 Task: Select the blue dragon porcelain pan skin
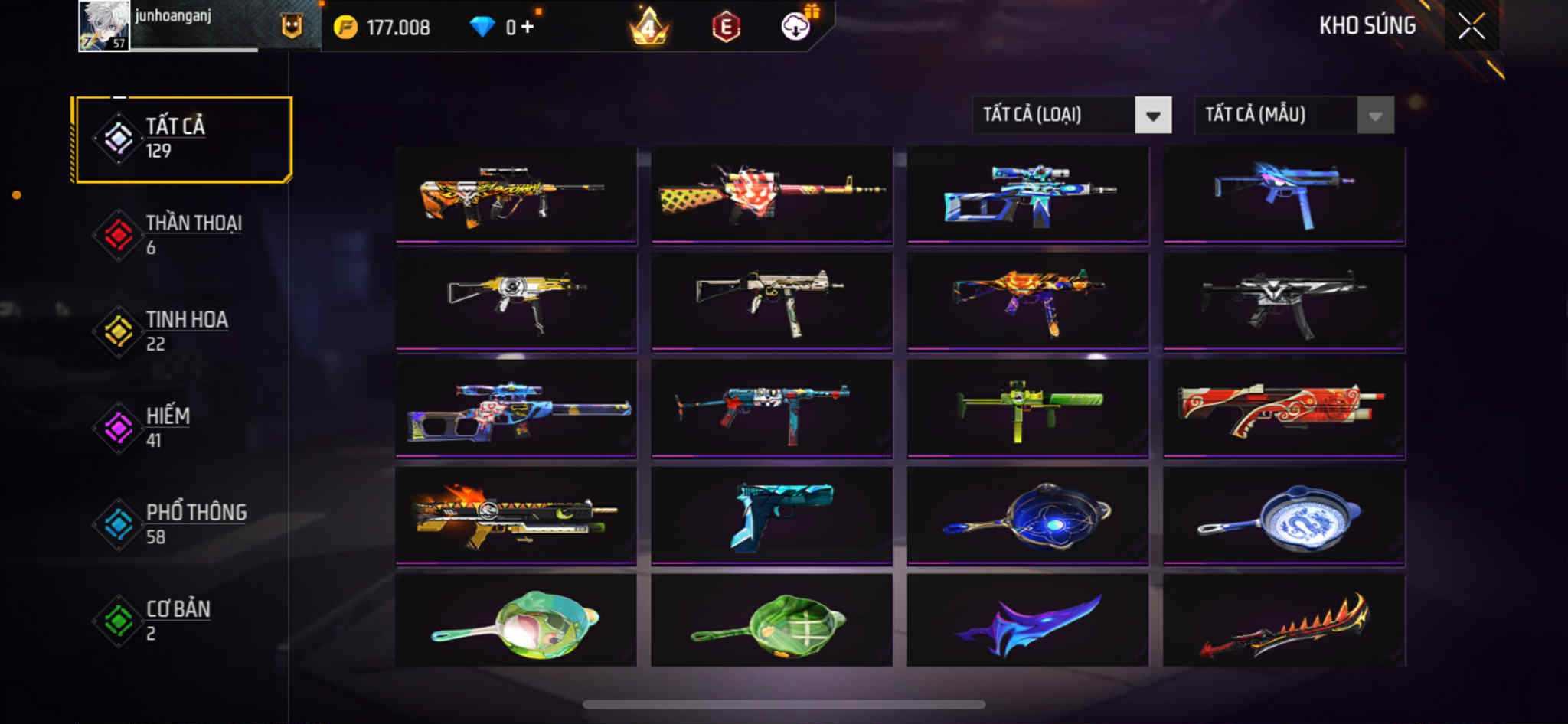point(1284,515)
